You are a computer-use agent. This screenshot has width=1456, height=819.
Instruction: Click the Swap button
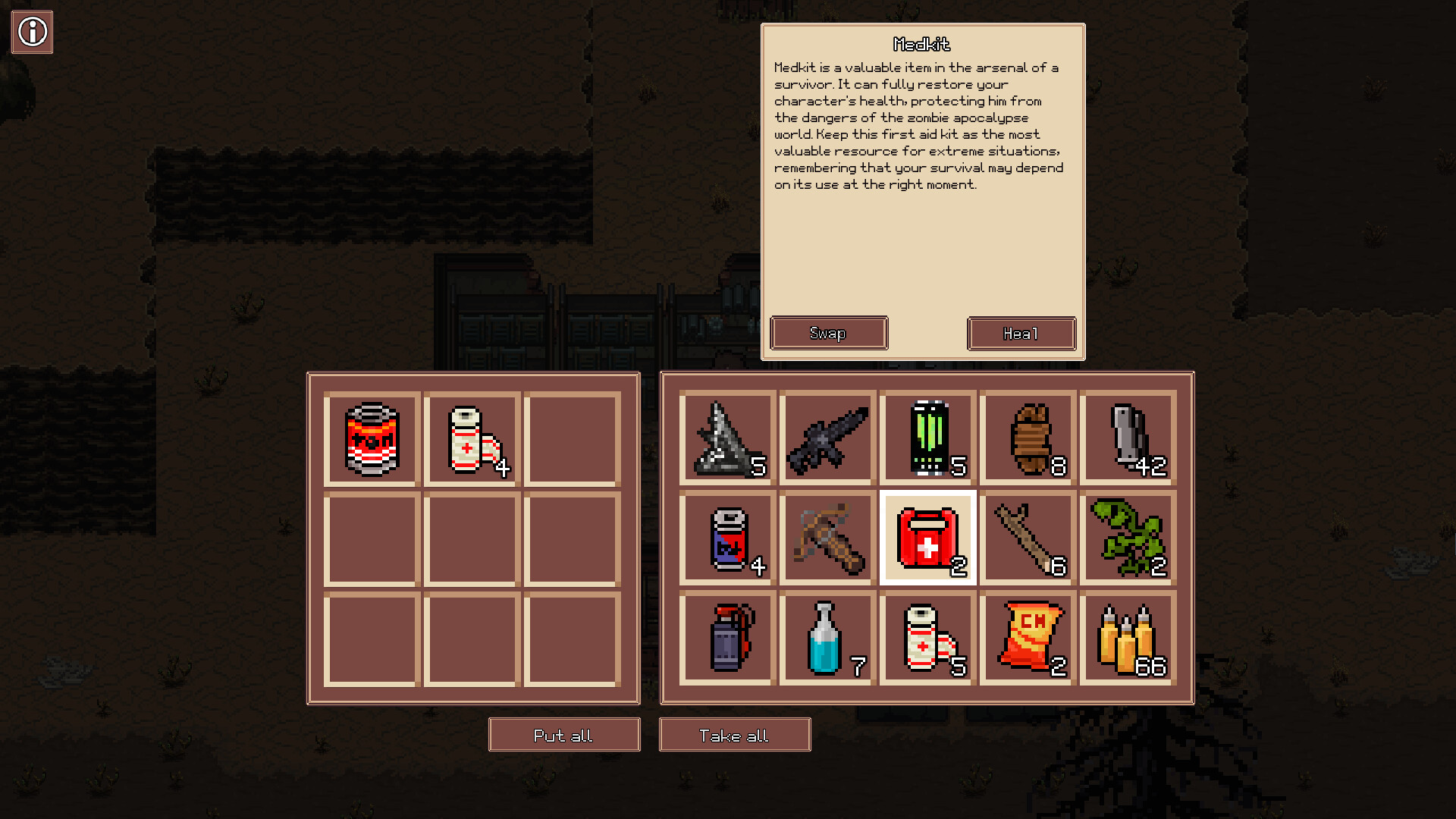pos(828,332)
